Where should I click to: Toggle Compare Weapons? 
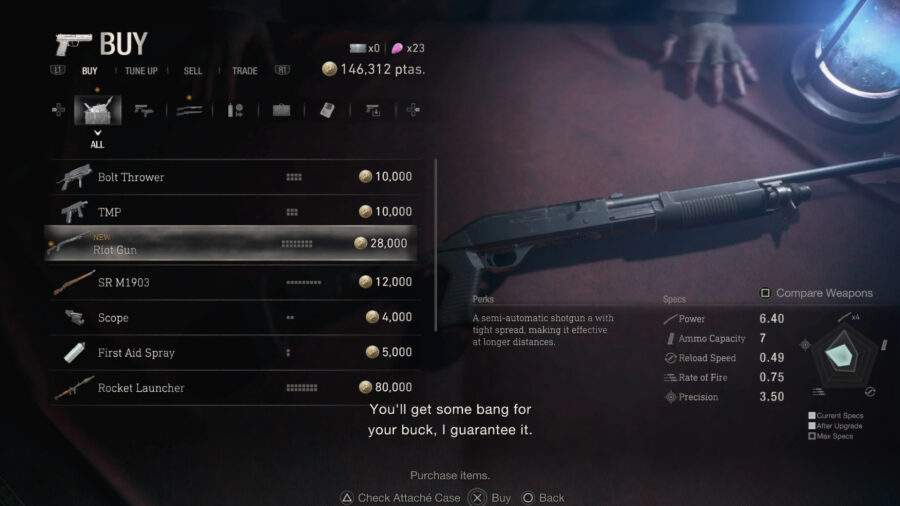pos(816,293)
